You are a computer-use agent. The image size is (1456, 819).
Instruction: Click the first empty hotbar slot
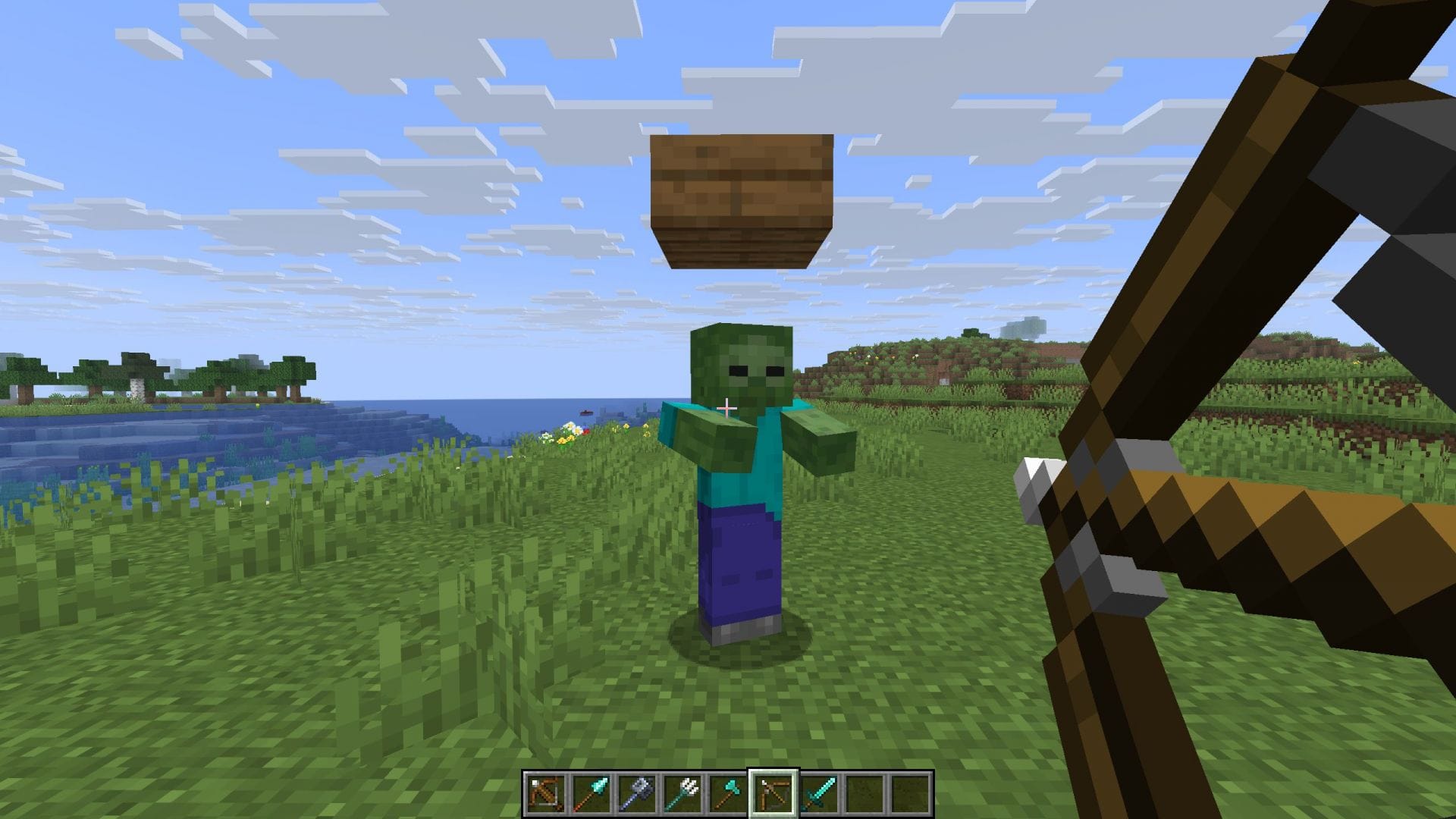[863, 792]
